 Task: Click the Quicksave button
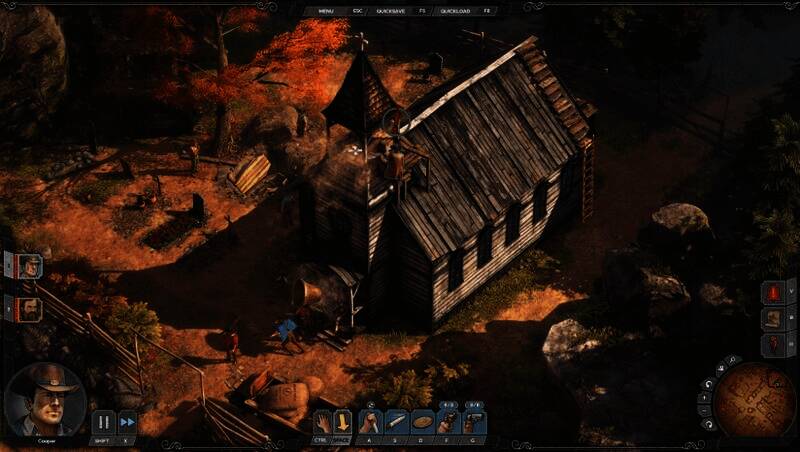point(390,10)
